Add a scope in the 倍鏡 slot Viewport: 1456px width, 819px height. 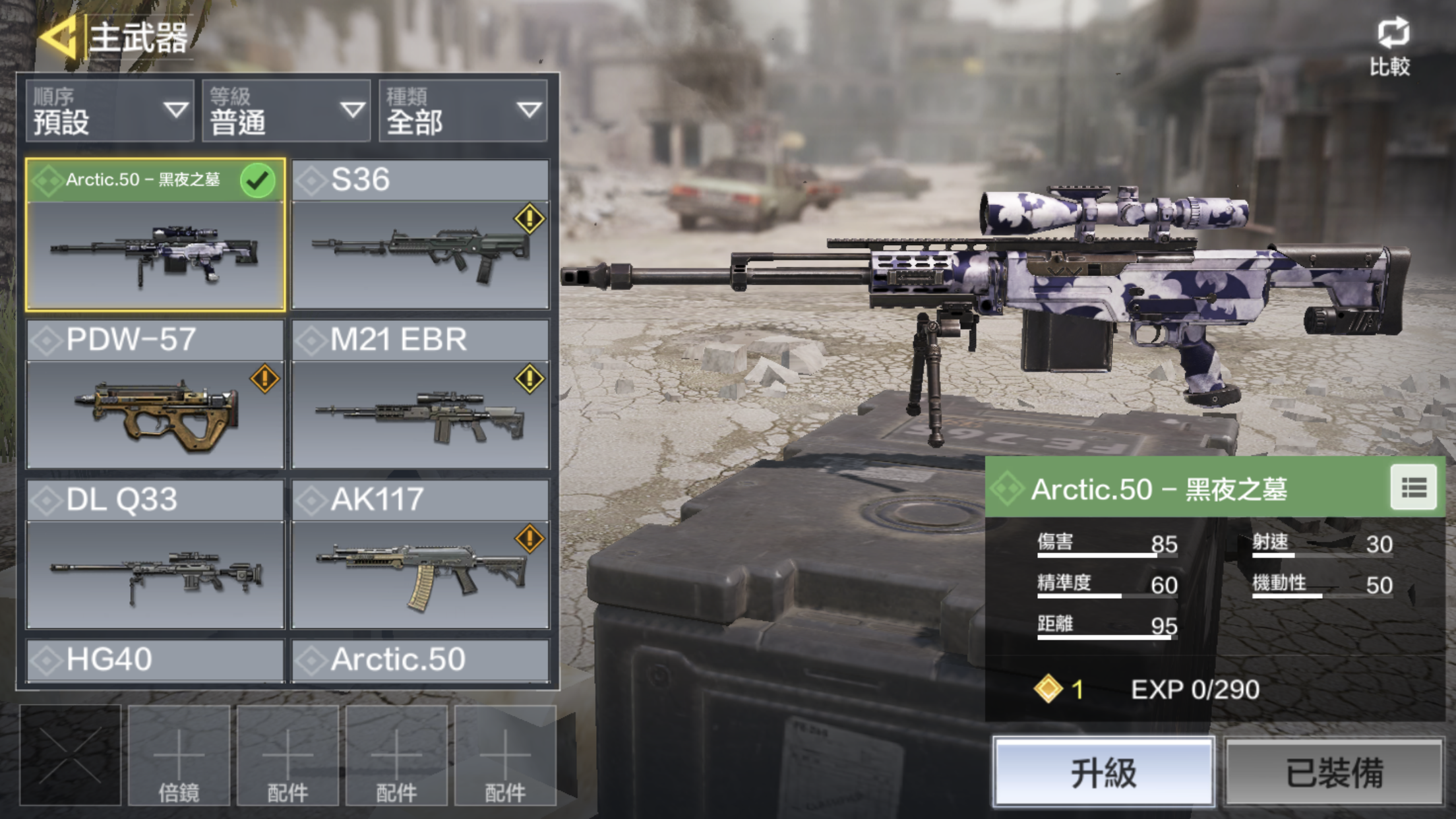(179, 756)
